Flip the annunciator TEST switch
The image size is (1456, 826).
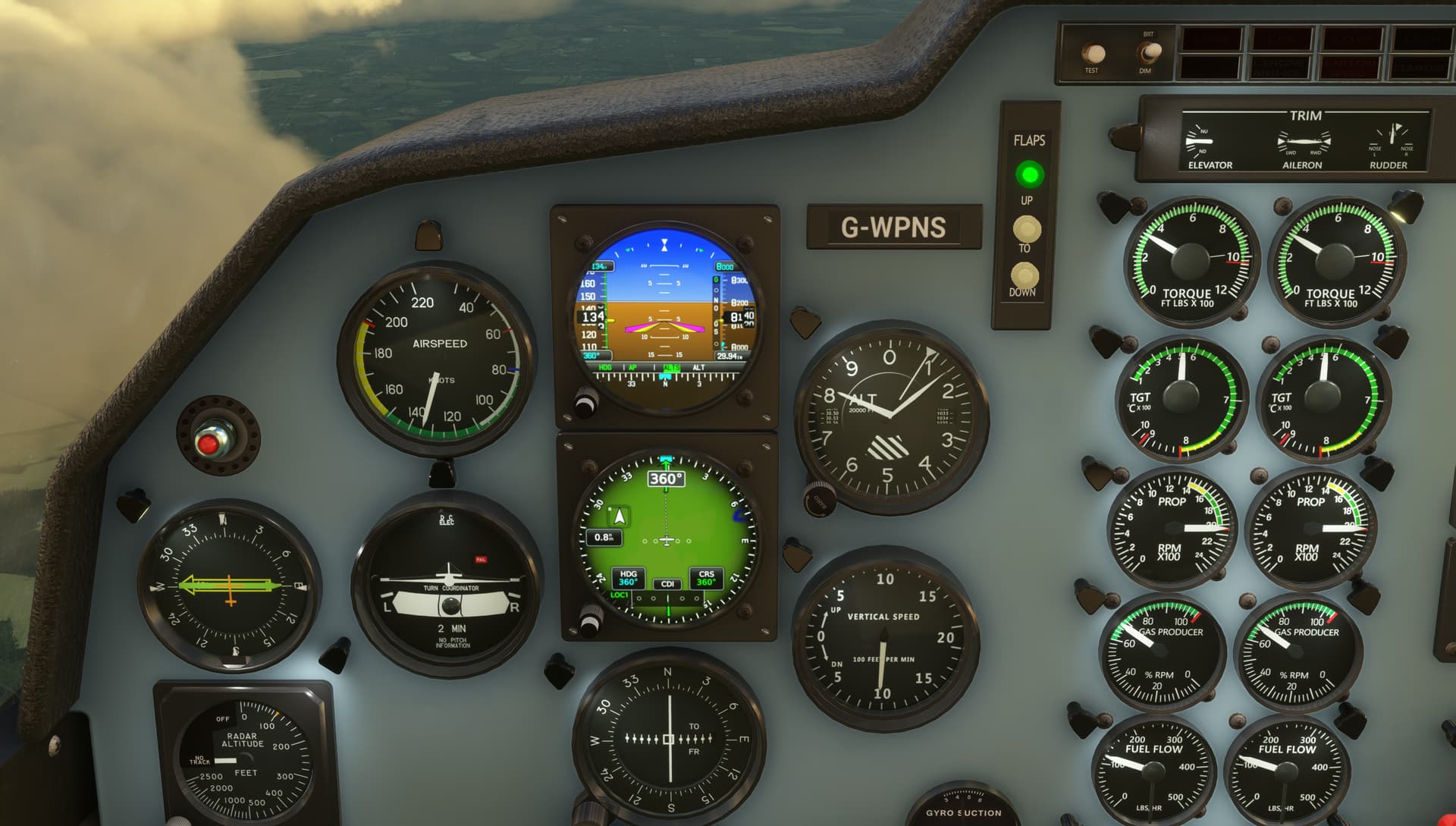[1093, 54]
